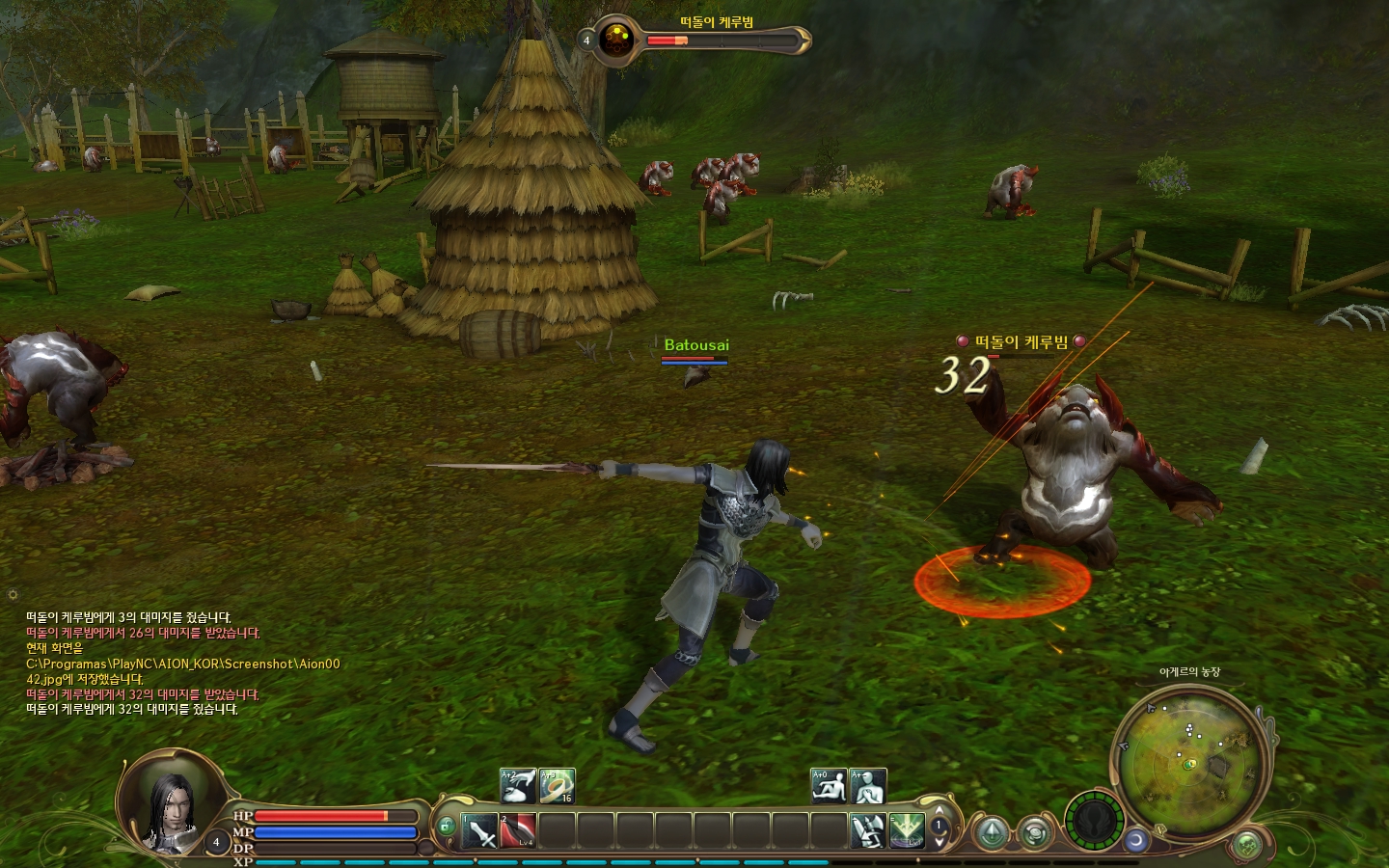Switch to the next hotbar page arrow
Screen dimensions: 1389x868
coord(940,842)
